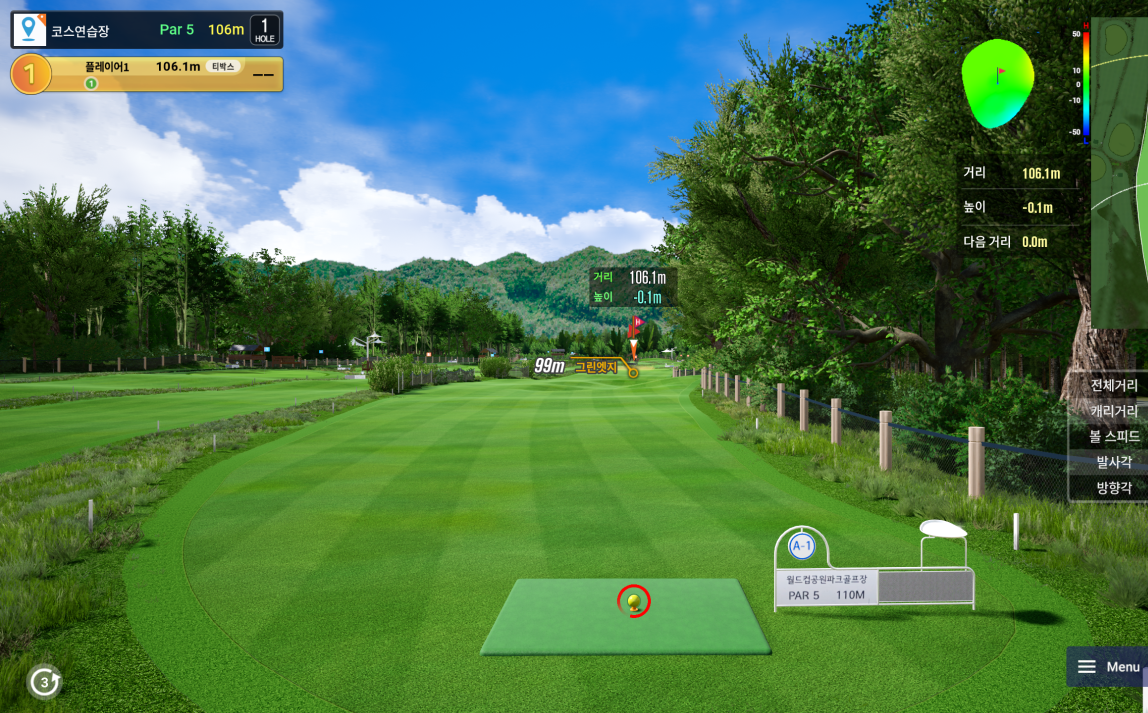Switch to the 캐리거리 carry distance tab
Image resolution: width=1148 pixels, height=713 pixels.
click(1112, 411)
